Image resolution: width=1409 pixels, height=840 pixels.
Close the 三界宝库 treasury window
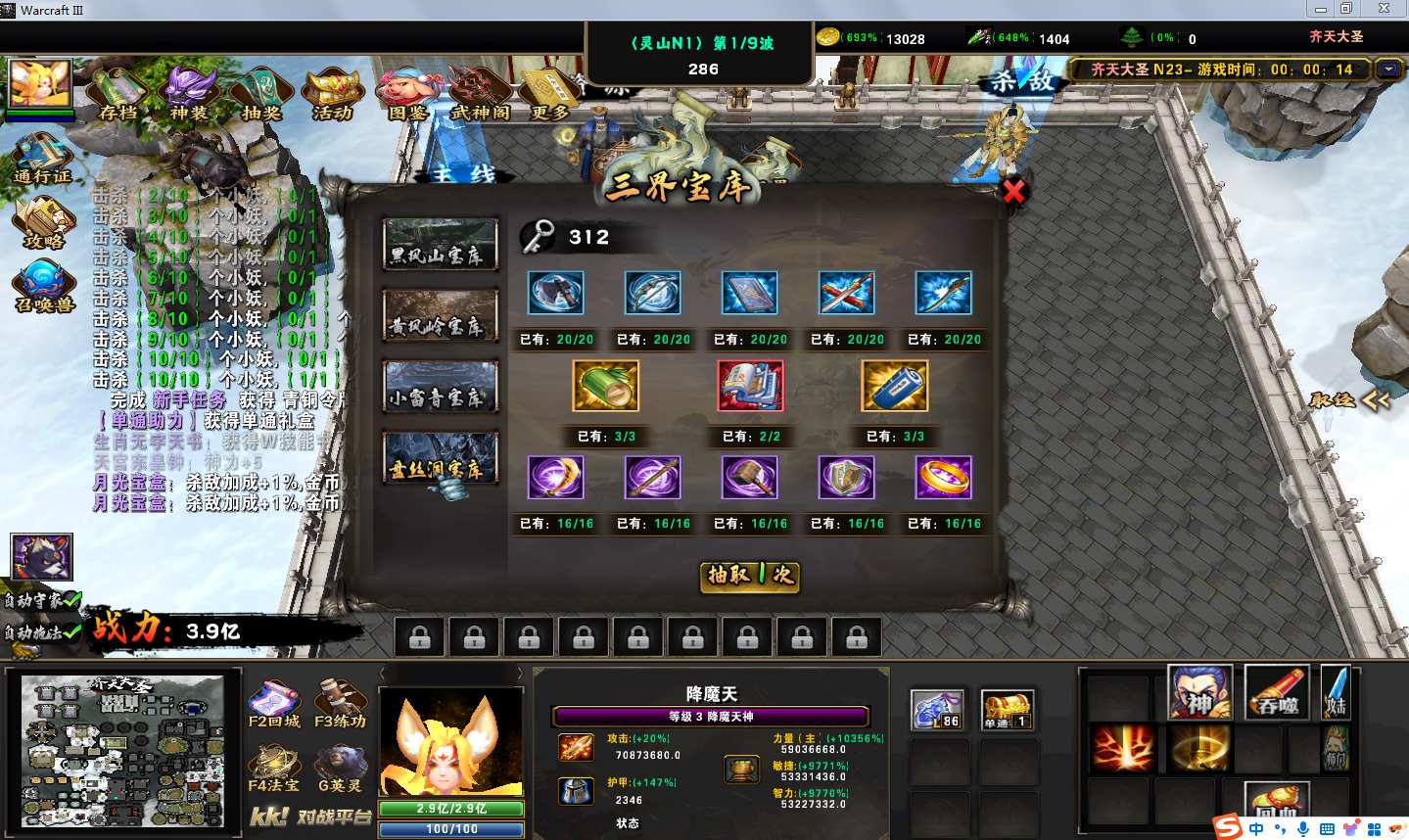tap(1013, 191)
